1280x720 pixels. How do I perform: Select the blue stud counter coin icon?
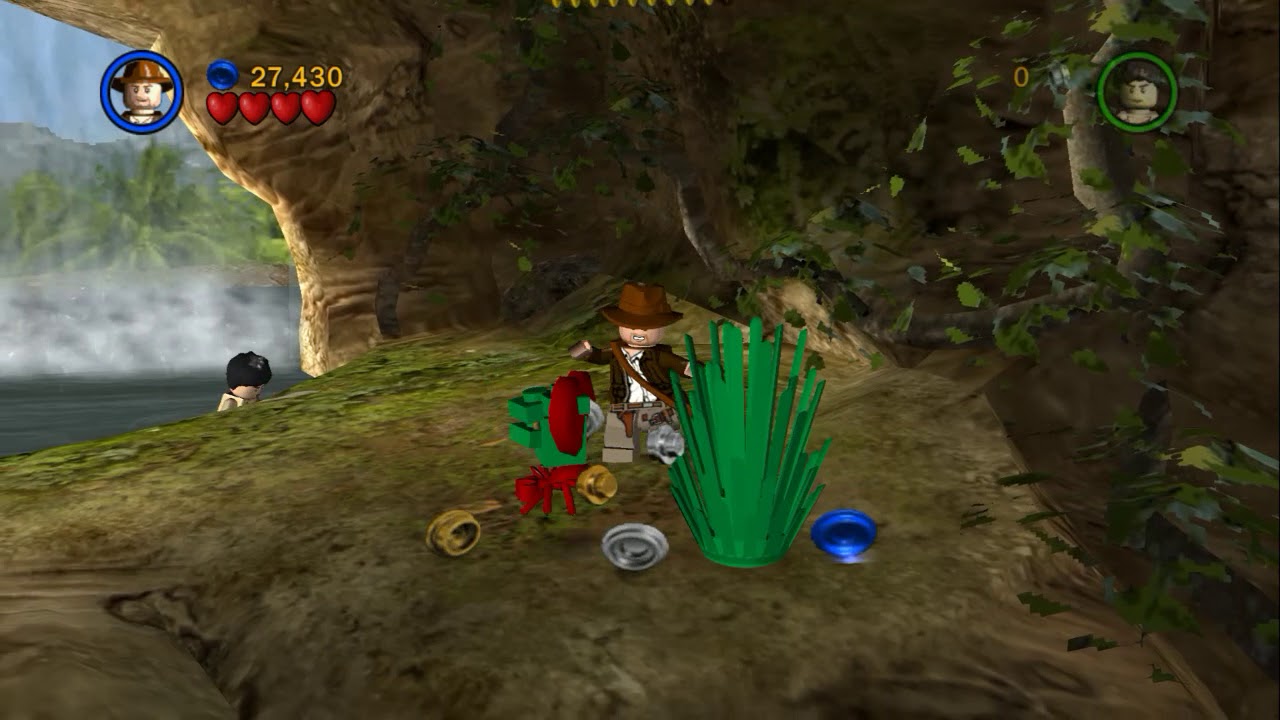[220, 73]
